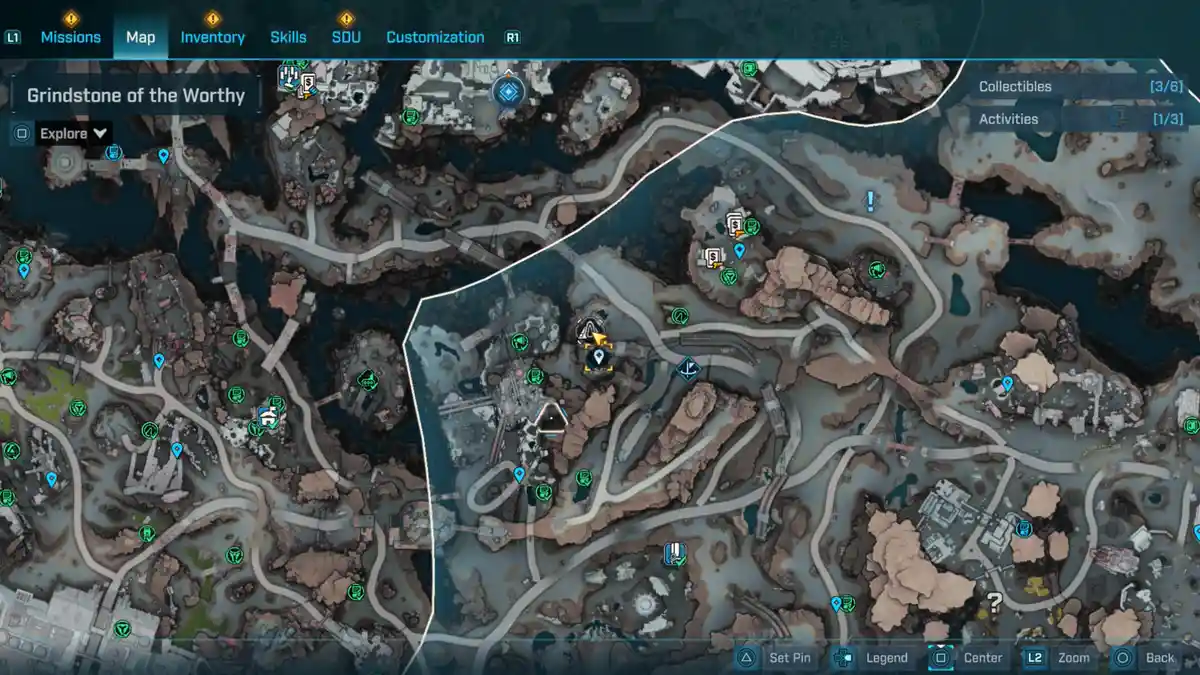
Task: Select the blue exclamation mission marker
Action: click(870, 203)
